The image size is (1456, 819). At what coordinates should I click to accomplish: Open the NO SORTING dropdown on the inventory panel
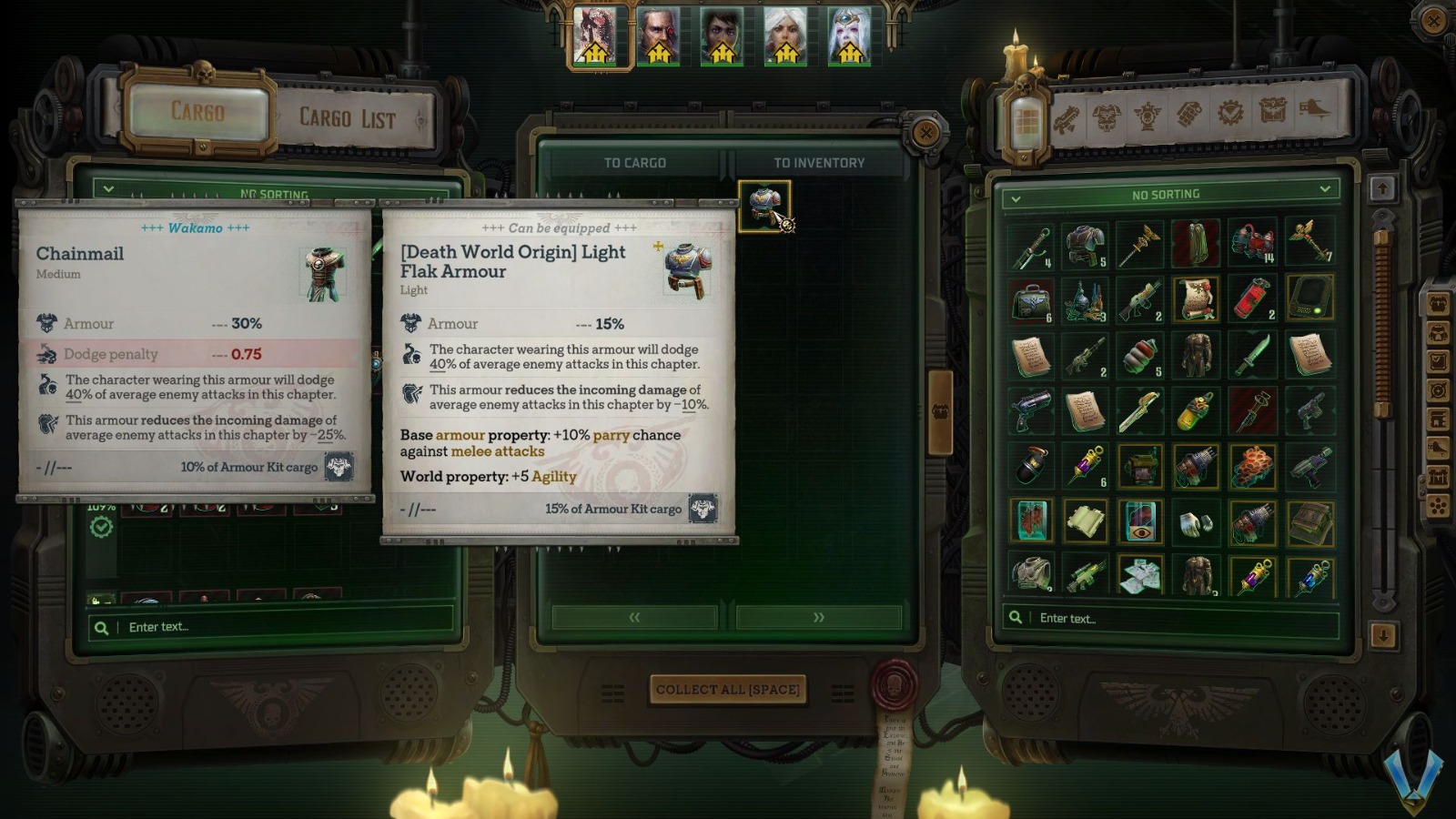[x=1167, y=194]
